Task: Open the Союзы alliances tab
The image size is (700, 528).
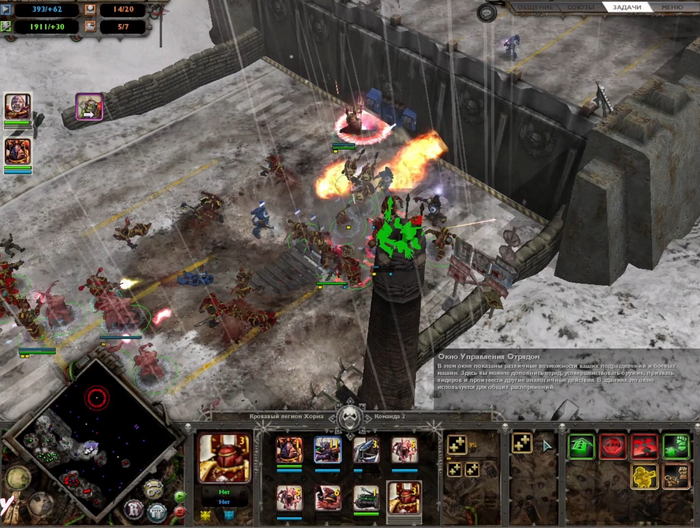Action: pyautogui.click(x=580, y=7)
